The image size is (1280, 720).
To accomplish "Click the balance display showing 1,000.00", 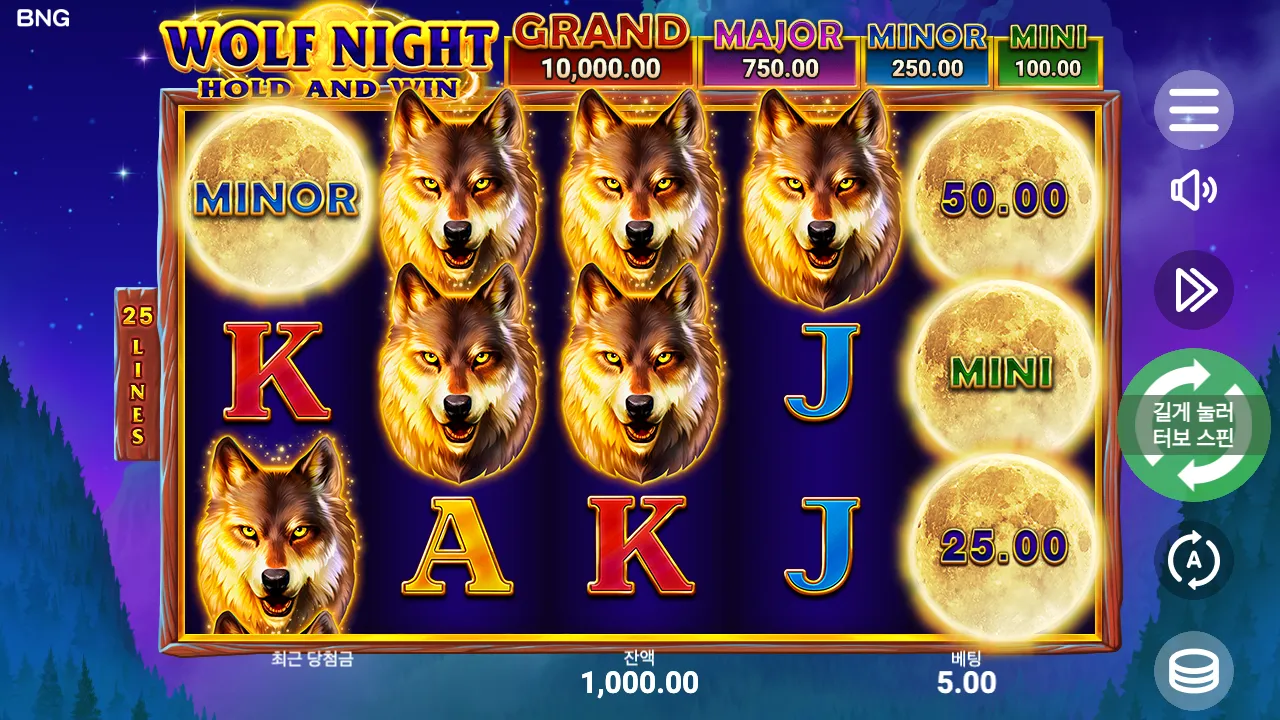I will [x=640, y=684].
